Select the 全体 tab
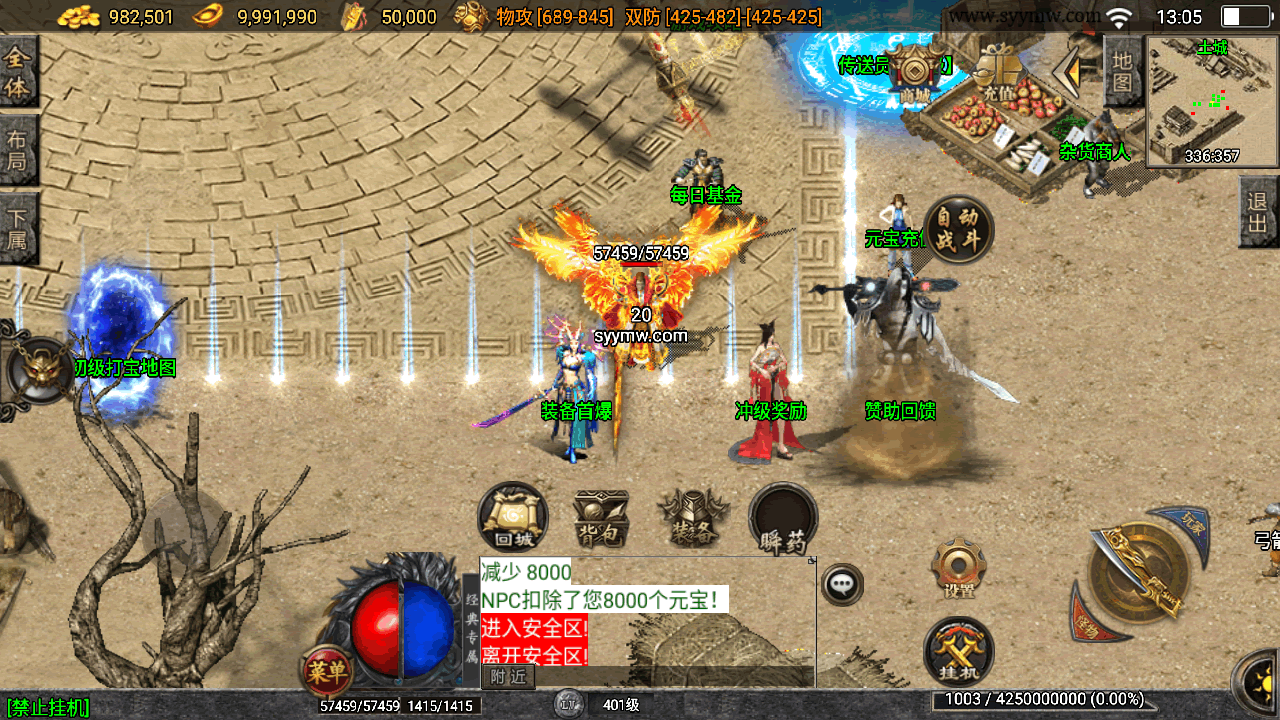Viewport: 1280px width, 720px height. [18, 72]
